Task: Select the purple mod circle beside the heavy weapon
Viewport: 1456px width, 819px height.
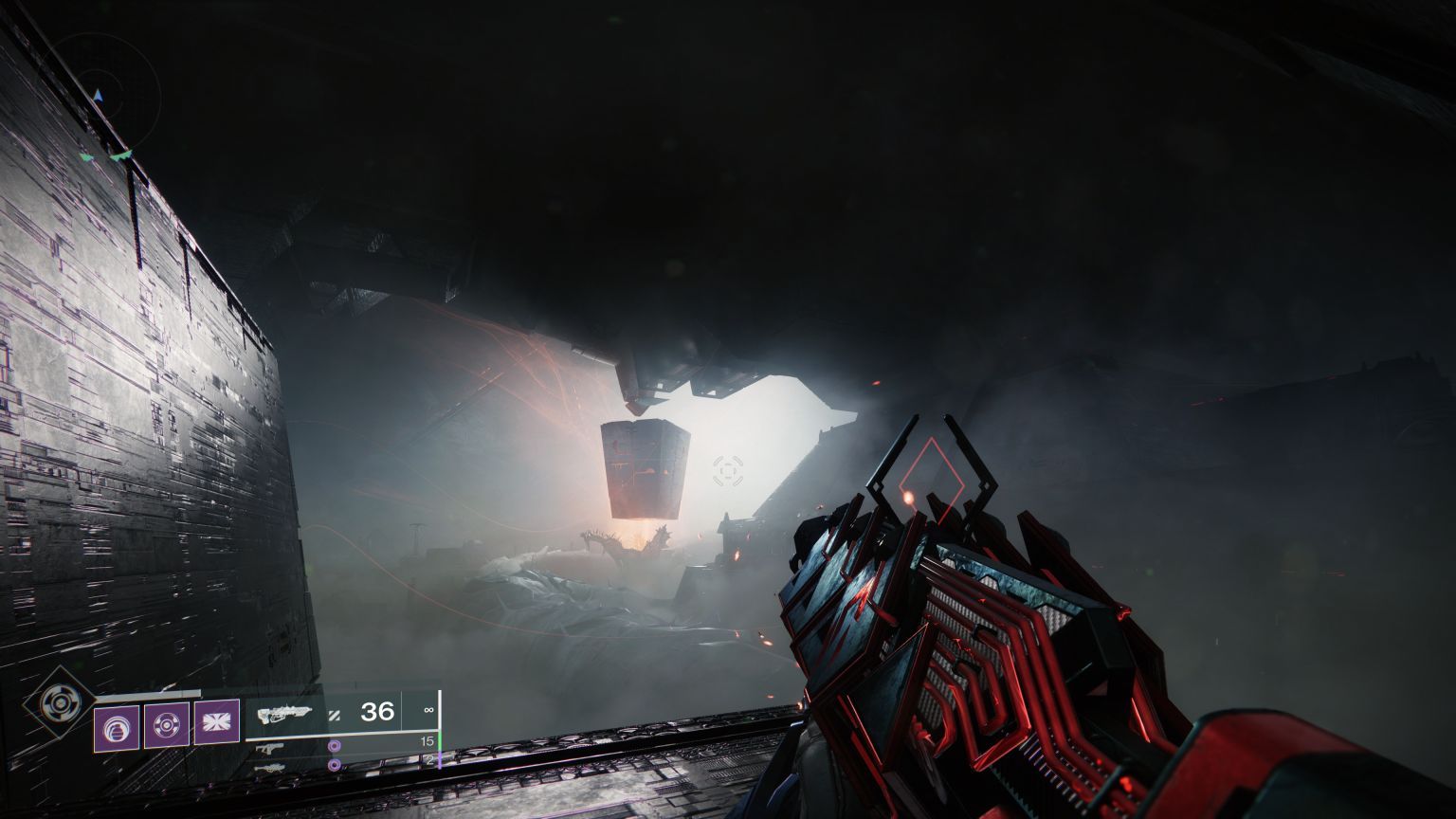Action: pyautogui.click(x=335, y=764)
